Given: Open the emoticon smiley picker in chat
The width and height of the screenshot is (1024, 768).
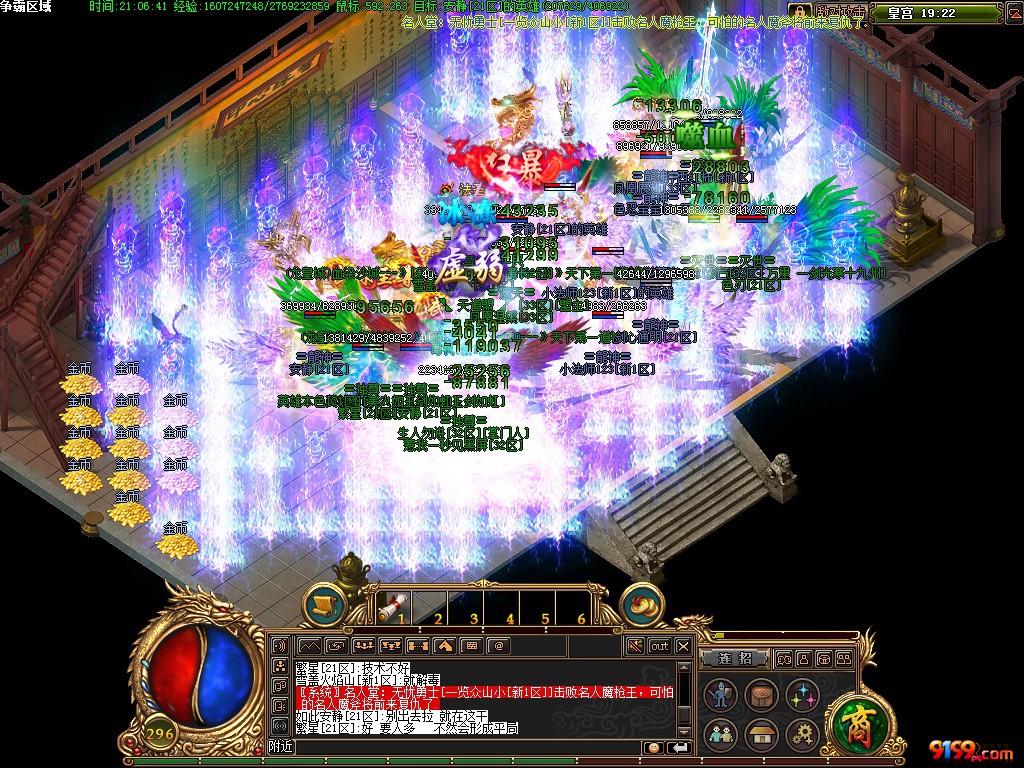Looking at the screenshot, I should tap(653, 747).
